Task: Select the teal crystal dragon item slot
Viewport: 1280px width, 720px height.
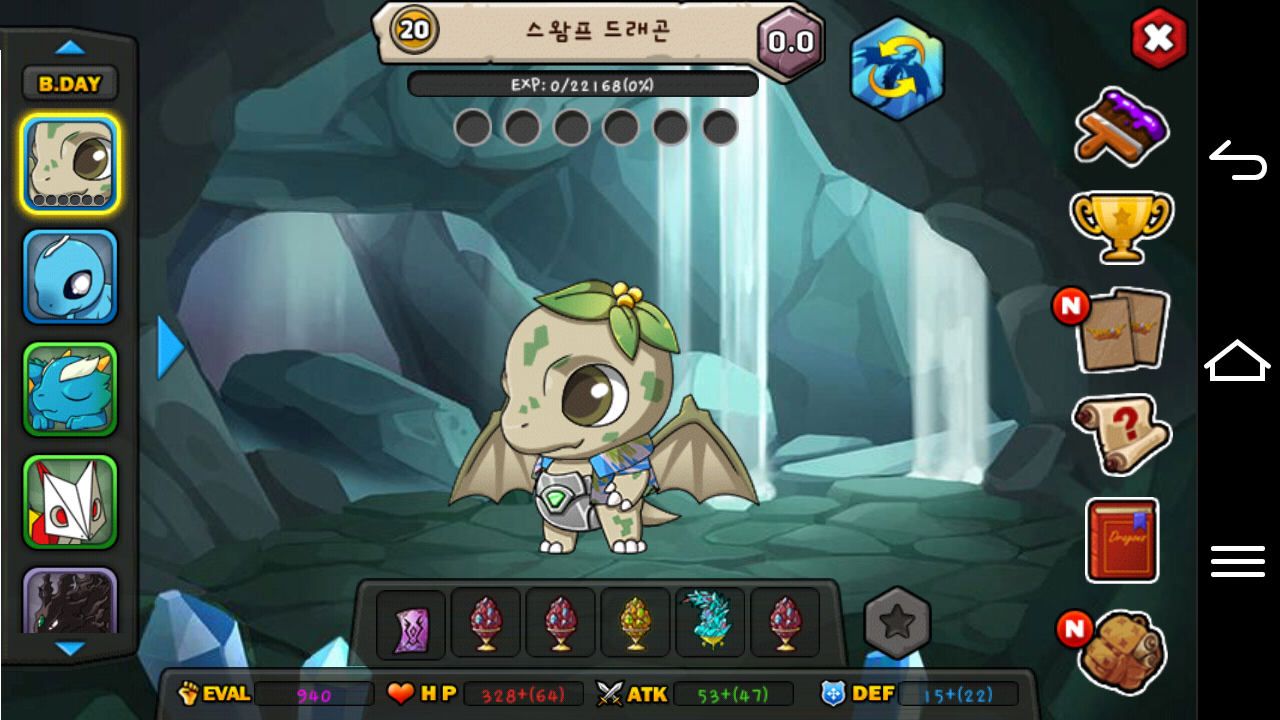Action: coord(710,623)
